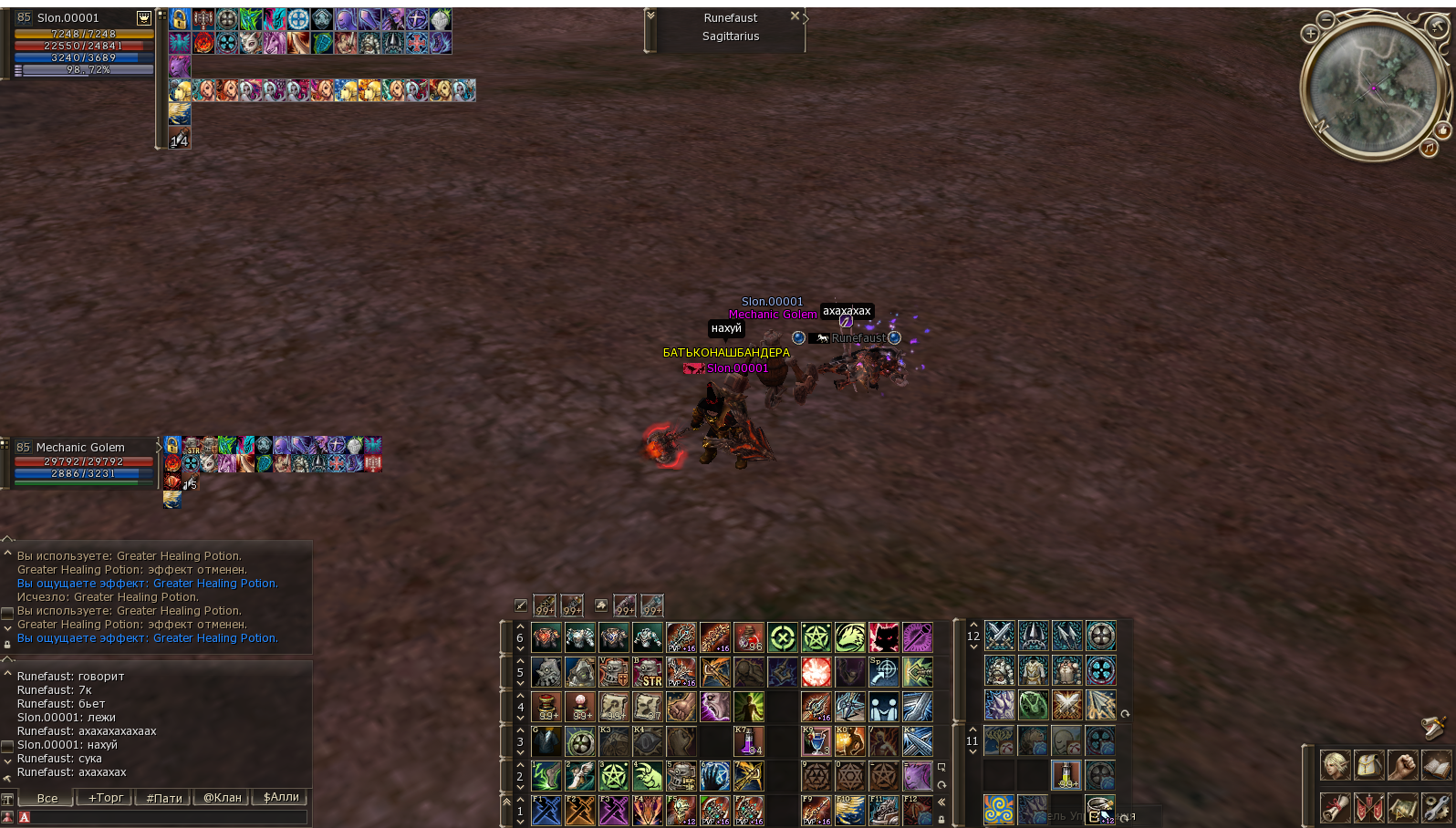
Task: Toggle the red A chat mode icon
Action: coord(25,818)
